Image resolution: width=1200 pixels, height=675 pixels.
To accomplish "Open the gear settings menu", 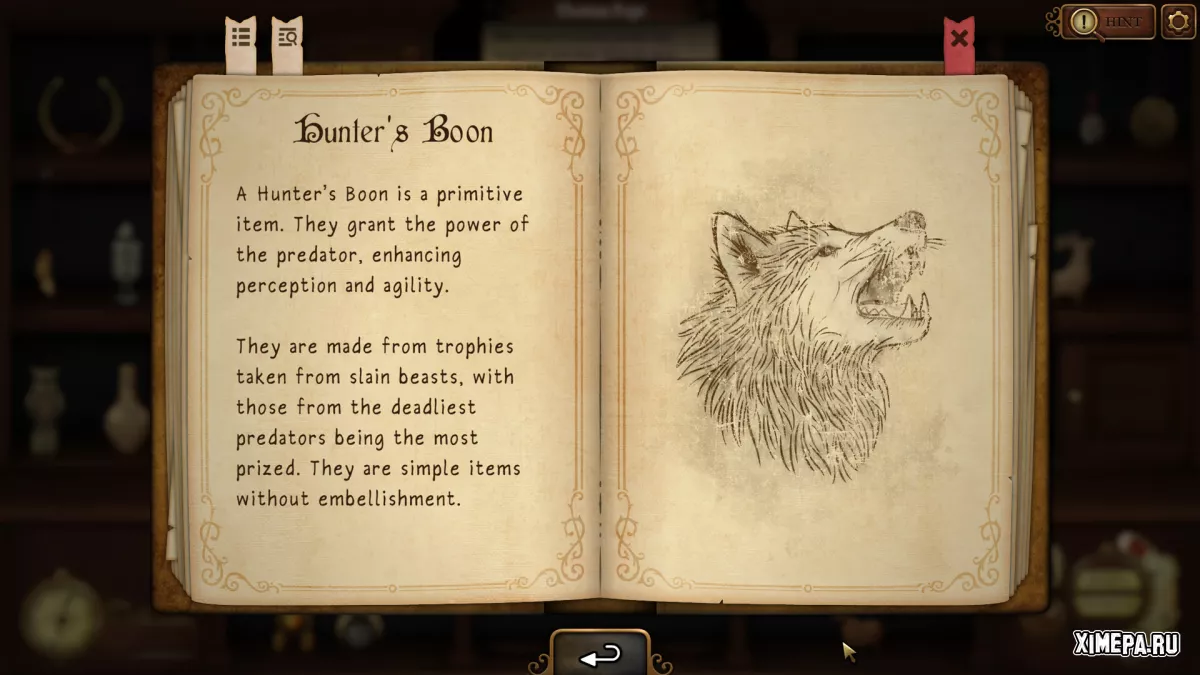I will point(1178,21).
